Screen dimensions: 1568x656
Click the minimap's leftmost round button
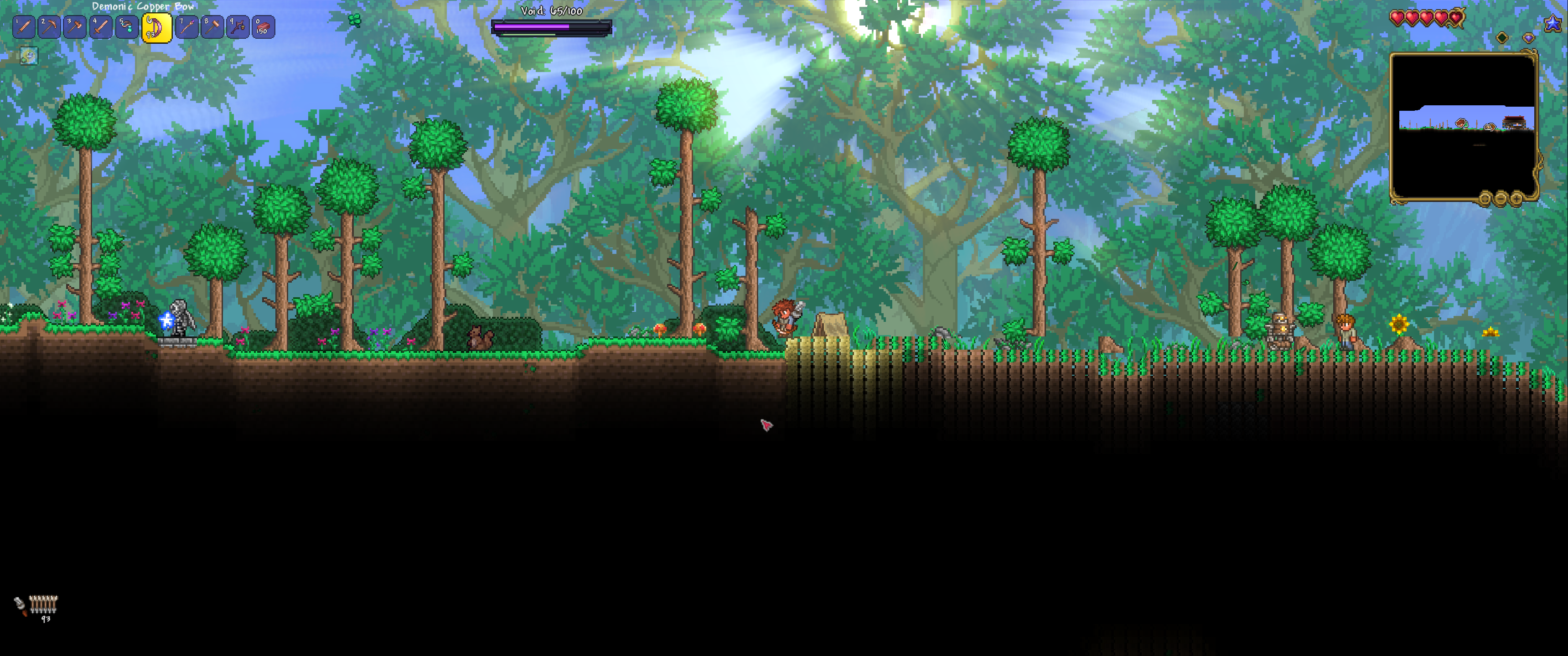[1485, 198]
